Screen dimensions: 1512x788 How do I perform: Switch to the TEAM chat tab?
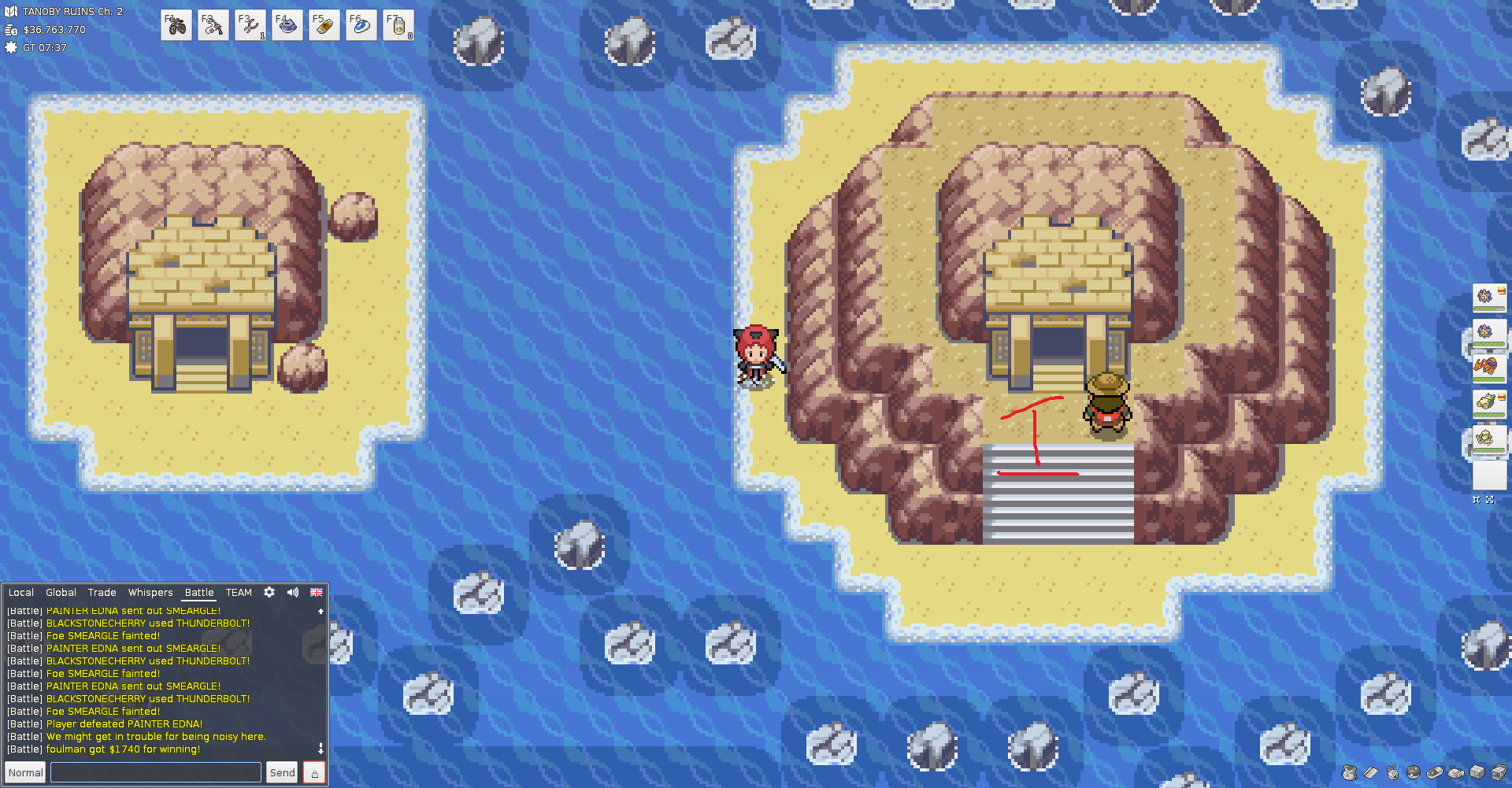[x=239, y=593]
